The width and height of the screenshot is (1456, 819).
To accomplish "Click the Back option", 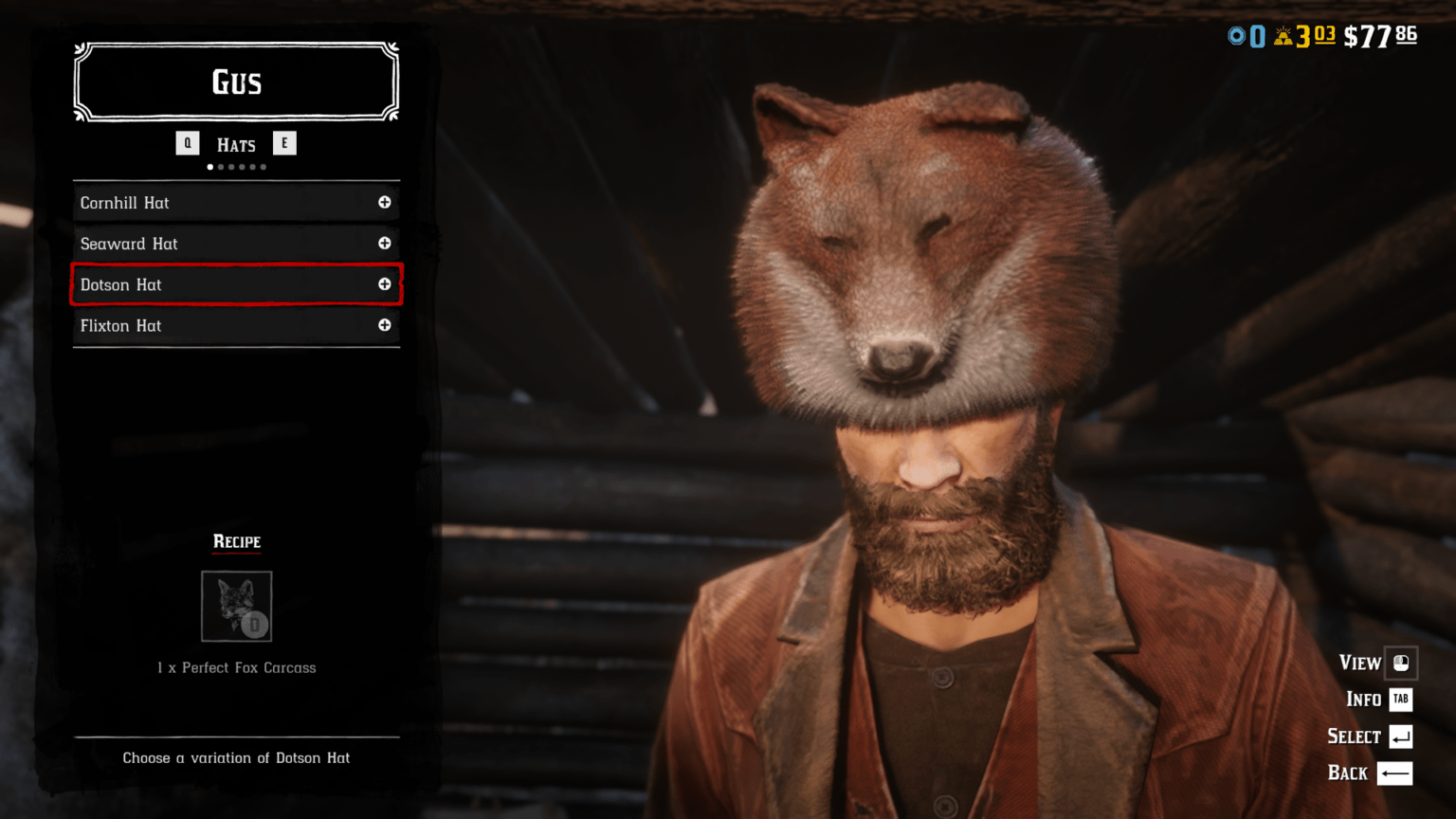I will (x=1346, y=773).
